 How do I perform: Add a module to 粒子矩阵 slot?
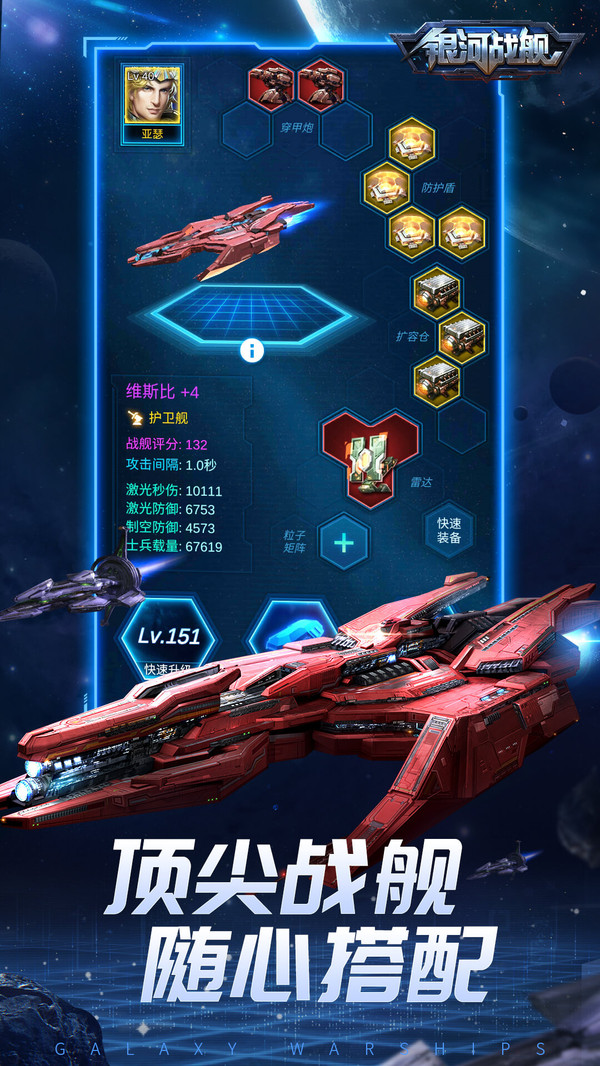coord(344,543)
